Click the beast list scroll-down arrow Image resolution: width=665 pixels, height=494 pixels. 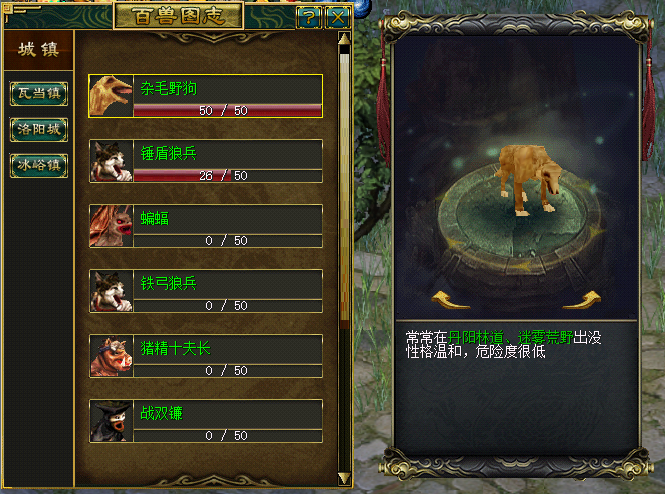344,478
